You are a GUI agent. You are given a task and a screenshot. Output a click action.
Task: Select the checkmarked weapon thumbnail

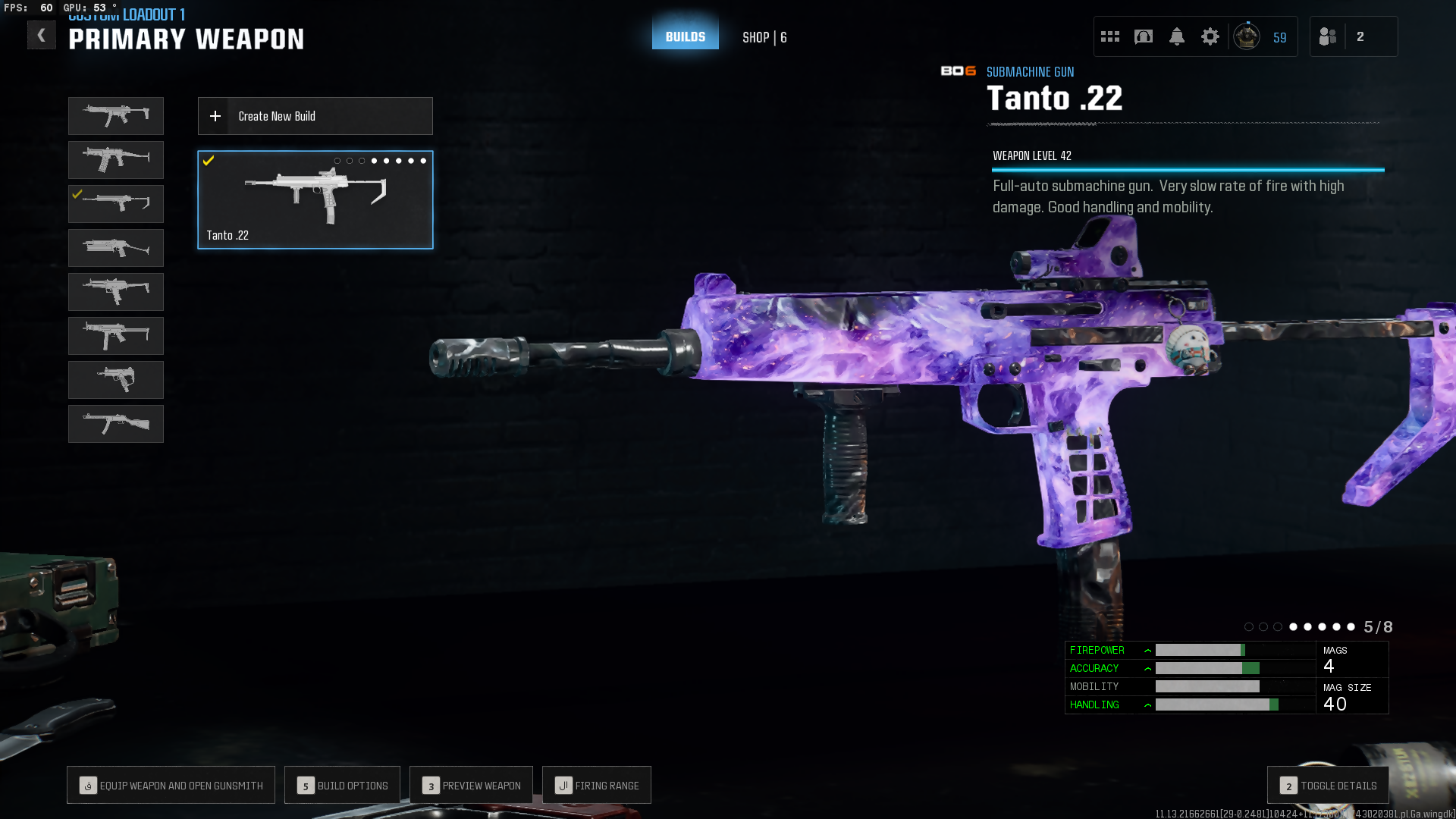point(116,204)
